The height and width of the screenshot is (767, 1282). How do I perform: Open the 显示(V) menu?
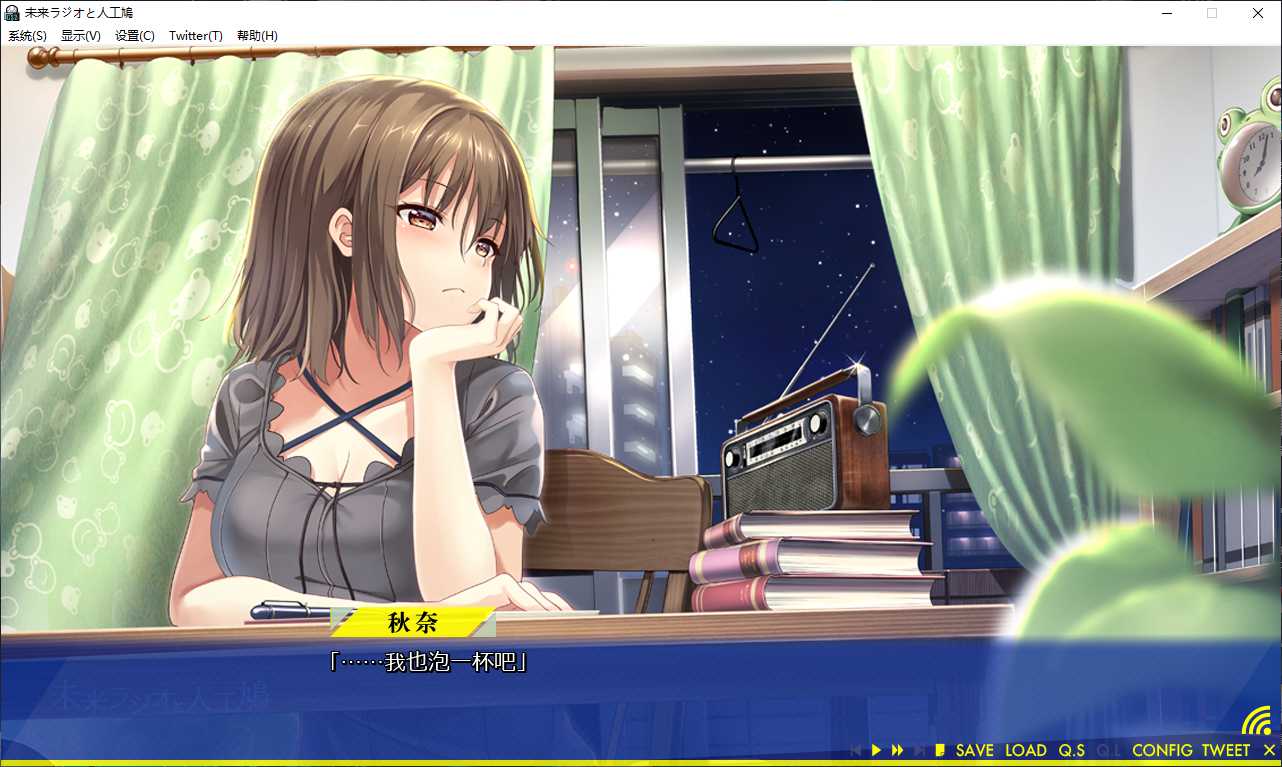pos(80,36)
